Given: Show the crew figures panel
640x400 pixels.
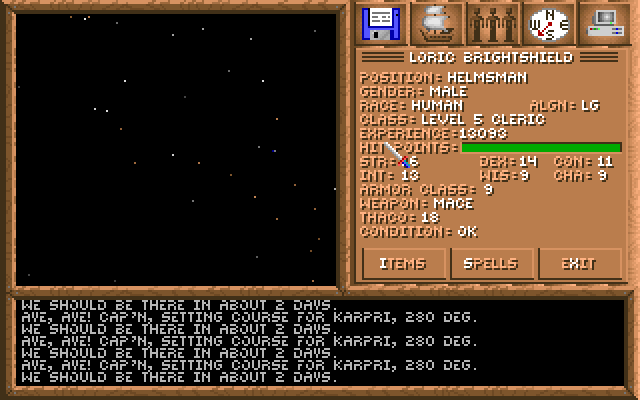Looking at the screenshot, I should click(x=493, y=22).
